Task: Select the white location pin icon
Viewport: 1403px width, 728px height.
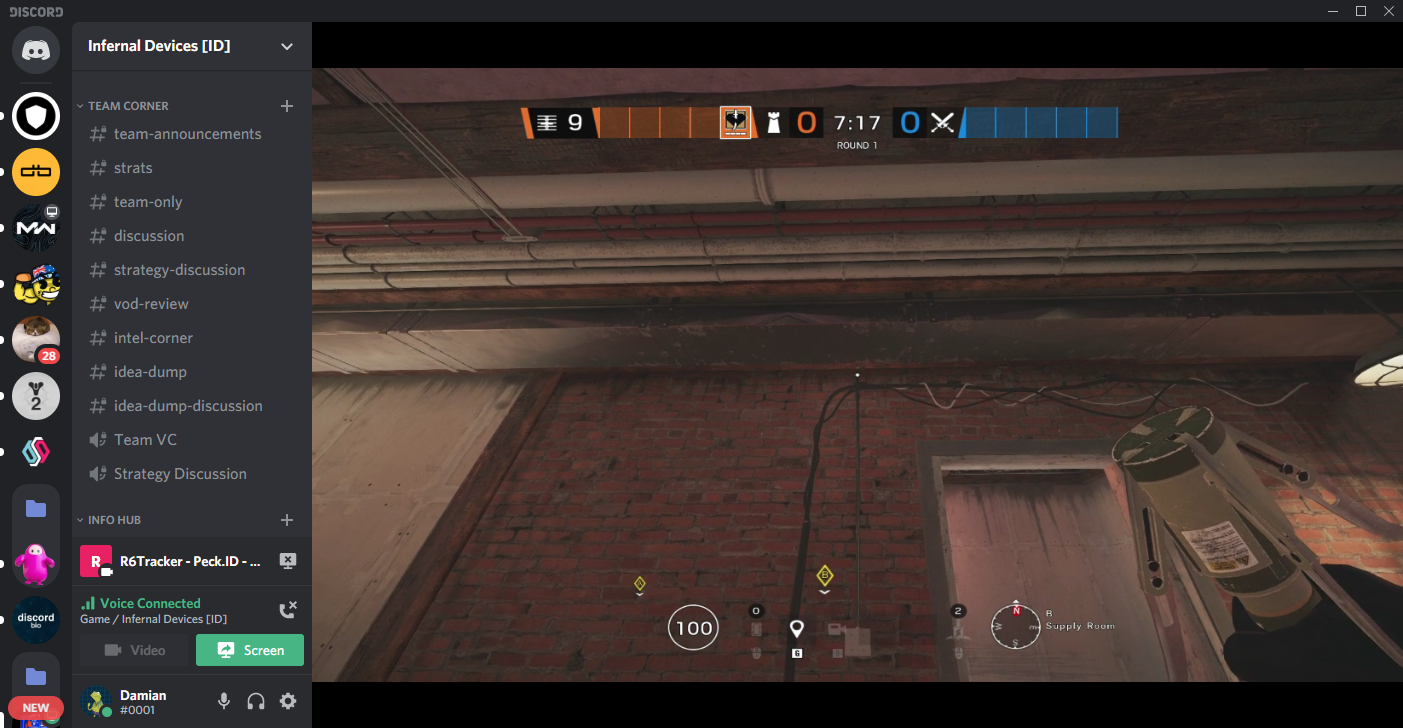Action: (796, 628)
